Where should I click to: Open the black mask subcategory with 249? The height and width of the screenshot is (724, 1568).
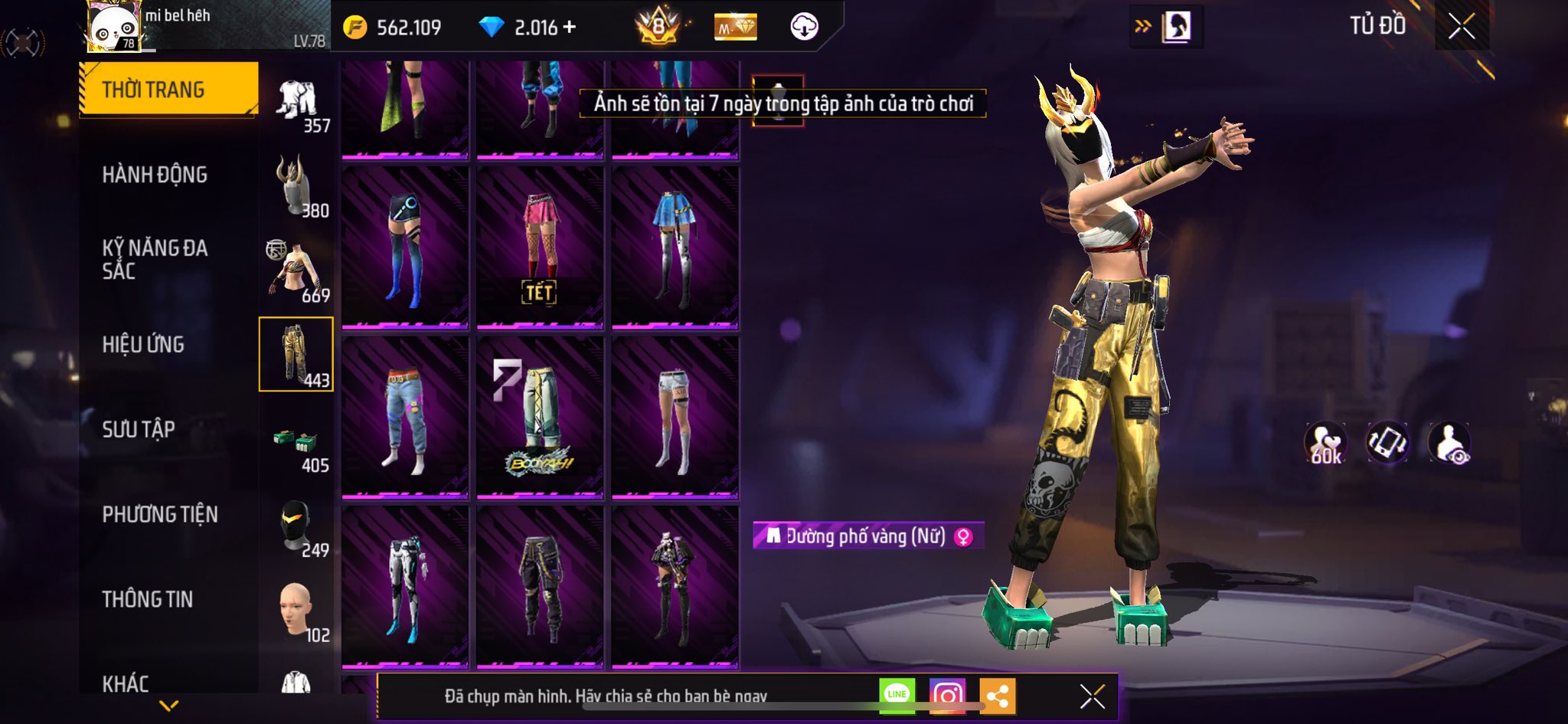click(297, 527)
